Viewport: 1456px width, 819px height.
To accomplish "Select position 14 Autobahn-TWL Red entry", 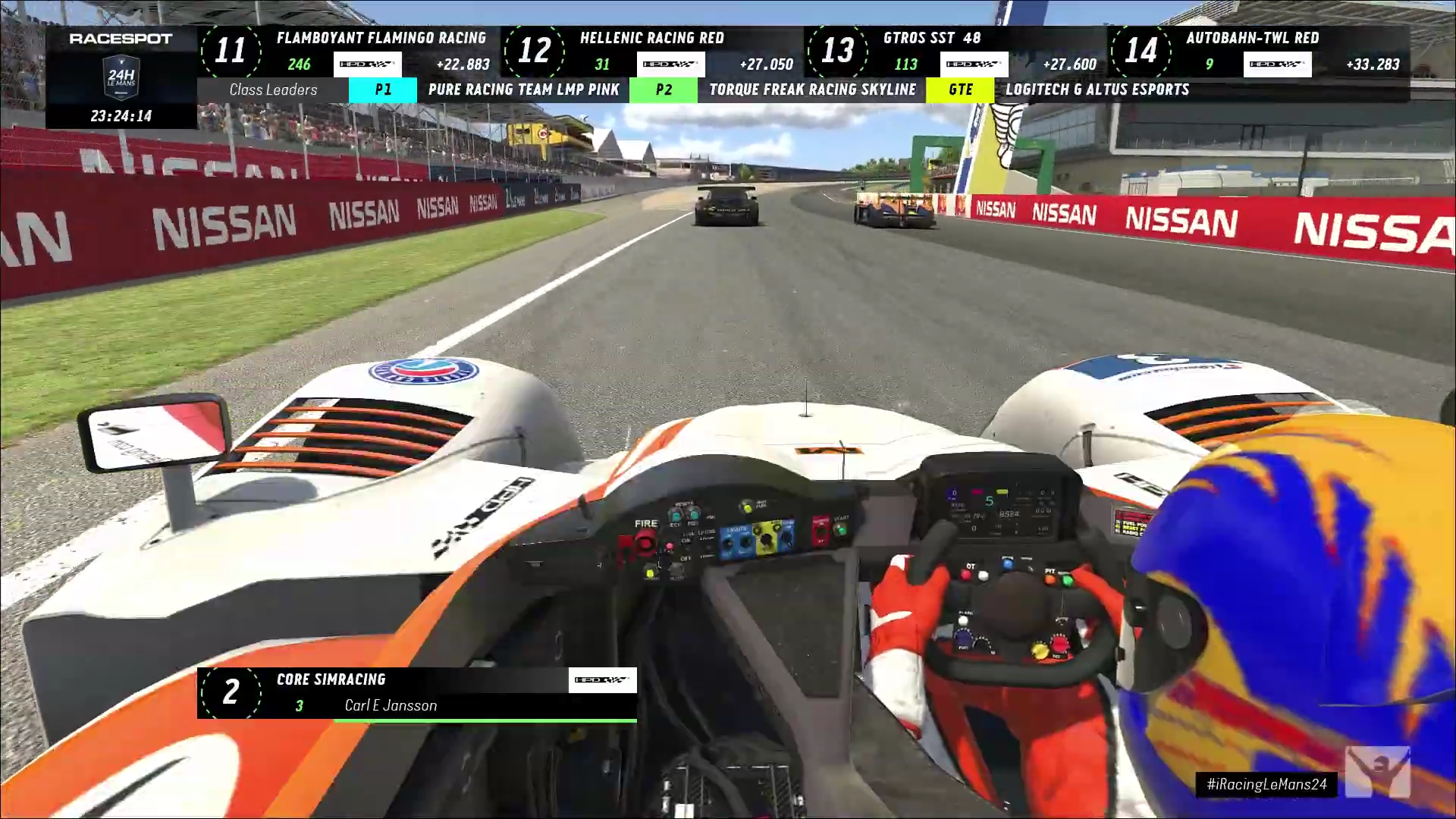I will (1257, 51).
